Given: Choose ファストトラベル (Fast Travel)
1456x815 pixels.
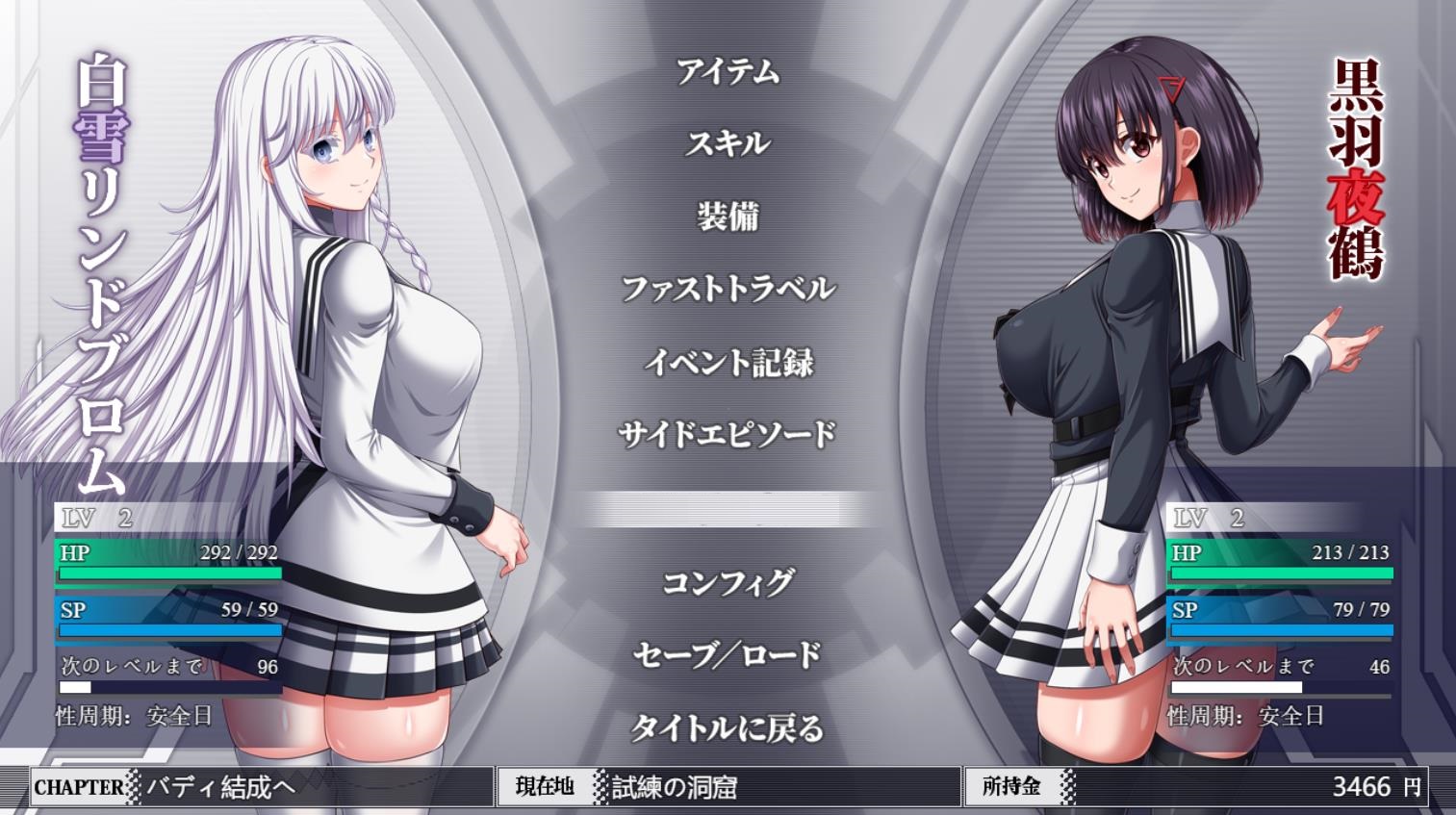Looking at the screenshot, I should 728,288.
